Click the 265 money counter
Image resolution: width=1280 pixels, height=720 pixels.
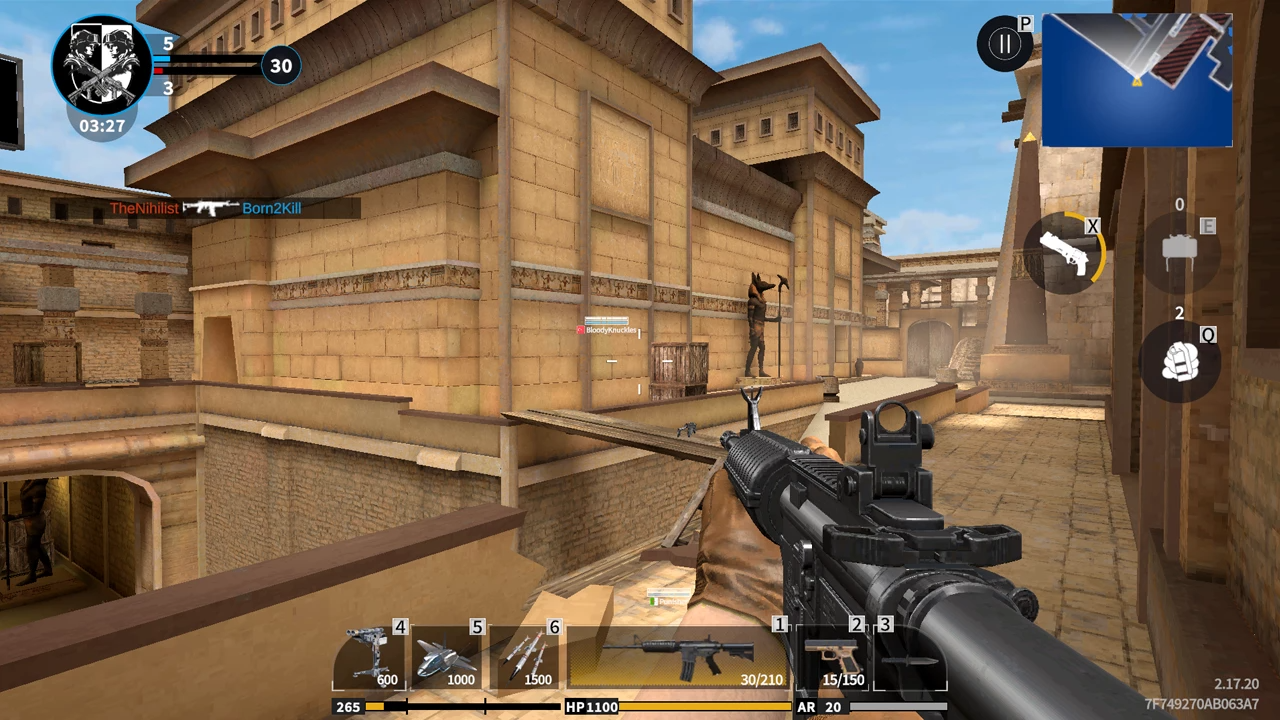click(x=348, y=707)
